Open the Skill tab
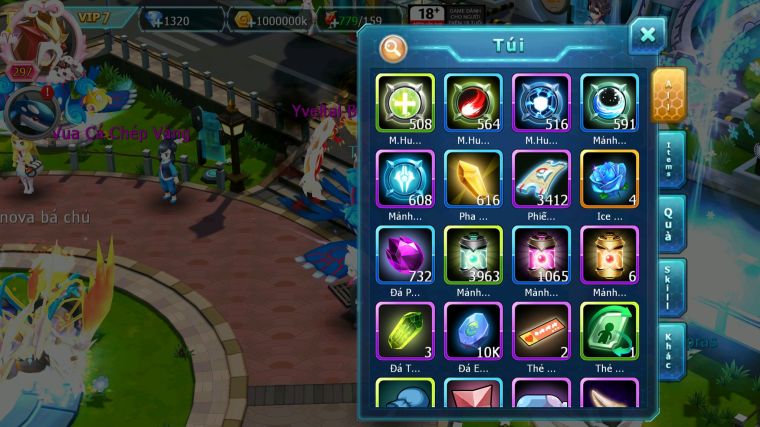This screenshot has height=427, width=760. 670,287
